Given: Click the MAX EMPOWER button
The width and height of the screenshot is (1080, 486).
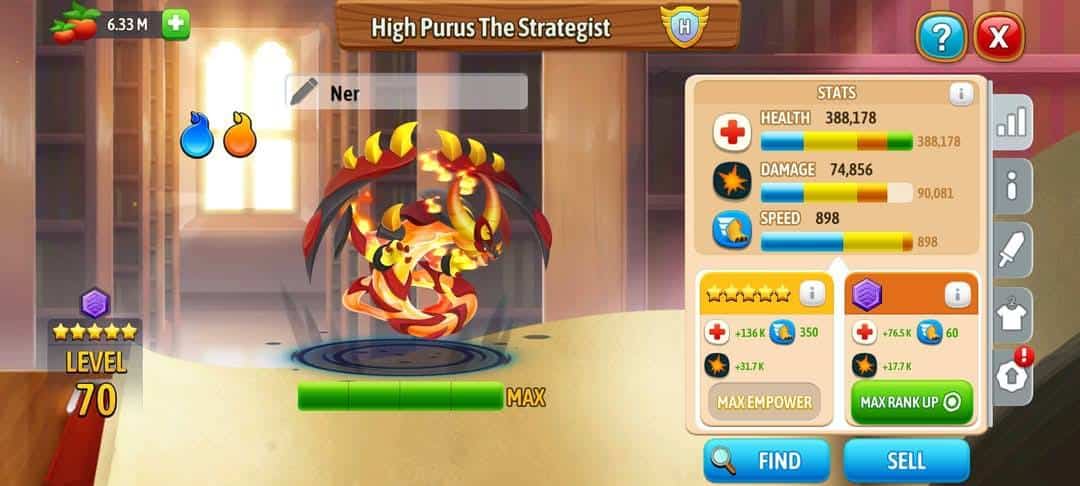Looking at the screenshot, I should point(764,402).
